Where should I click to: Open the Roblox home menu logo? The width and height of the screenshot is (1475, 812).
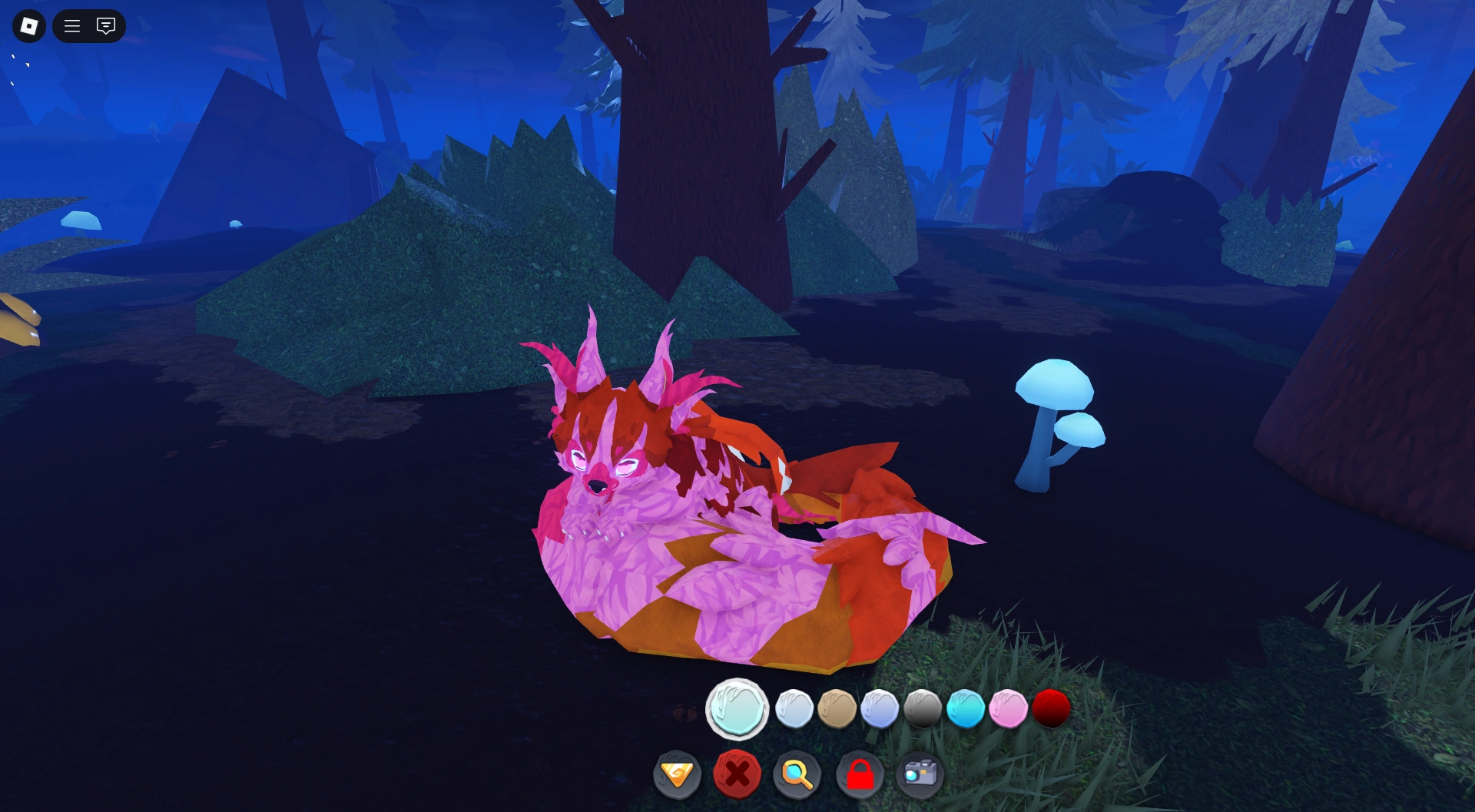click(28, 25)
